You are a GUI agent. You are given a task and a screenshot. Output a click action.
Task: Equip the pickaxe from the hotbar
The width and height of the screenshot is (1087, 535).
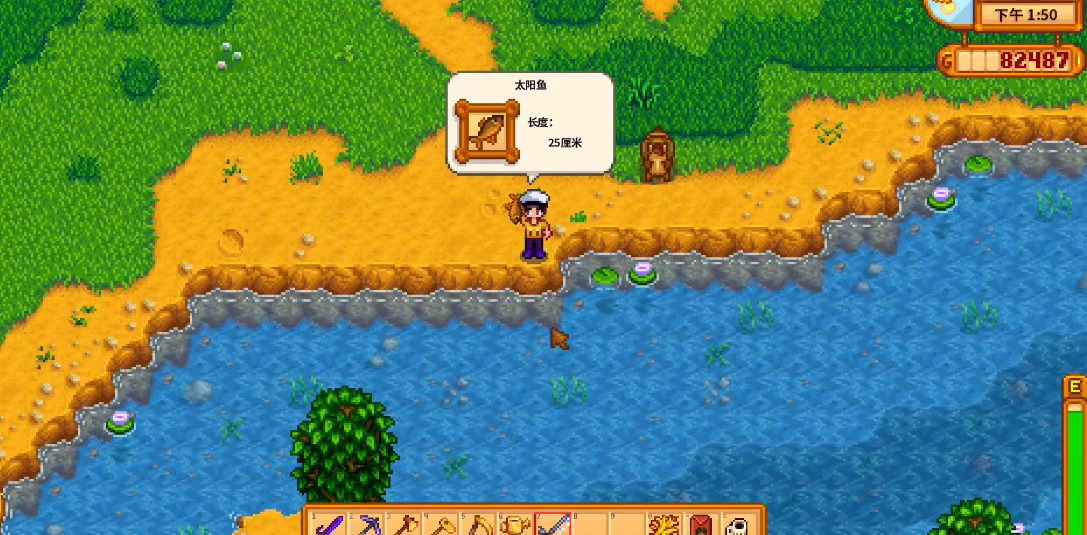tap(367, 524)
